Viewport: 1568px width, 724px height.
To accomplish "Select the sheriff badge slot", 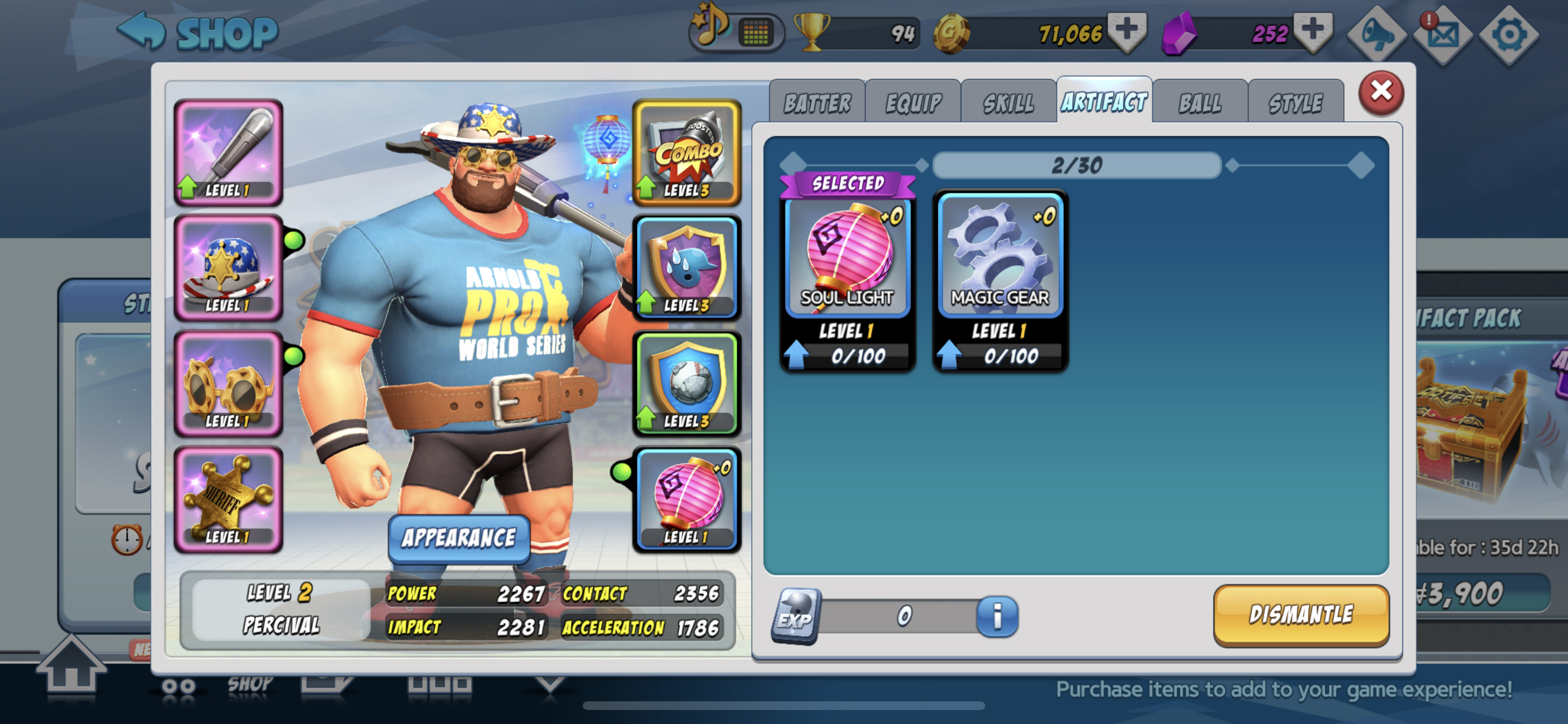I will pyautogui.click(x=228, y=500).
